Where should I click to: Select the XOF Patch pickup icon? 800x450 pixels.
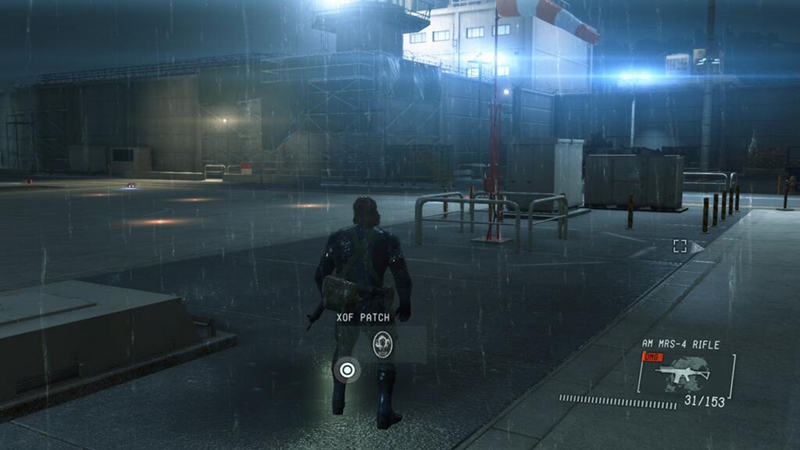point(382,344)
